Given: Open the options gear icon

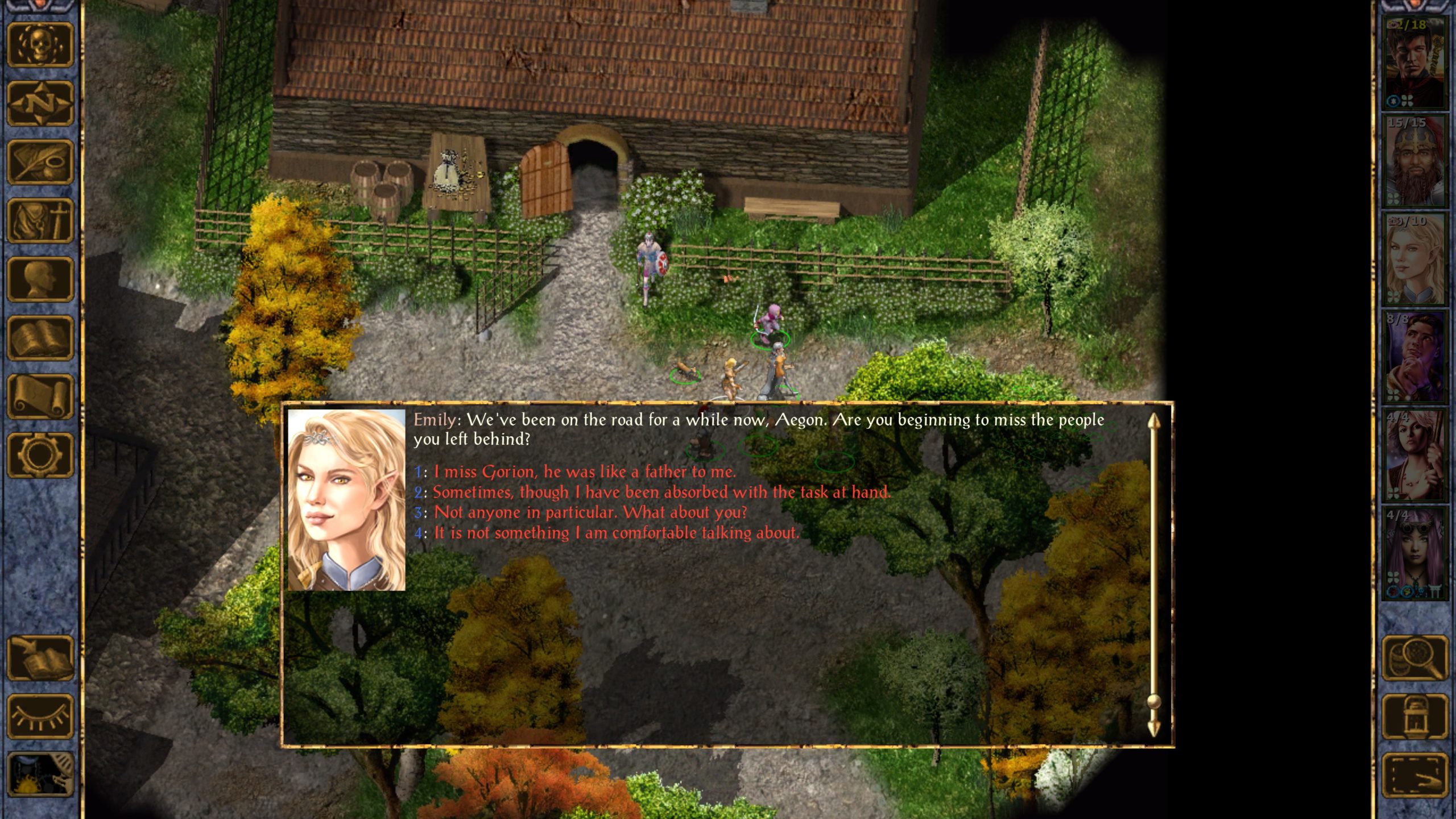Looking at the screenshot, I should click(40, 454).
